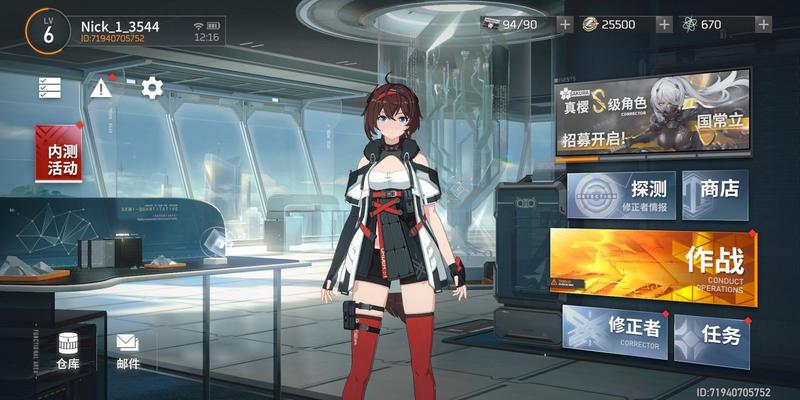Enter 作战 combat operations
This screenshot has width=800, height=400.
pyautogui.click(x=653, y=266)
